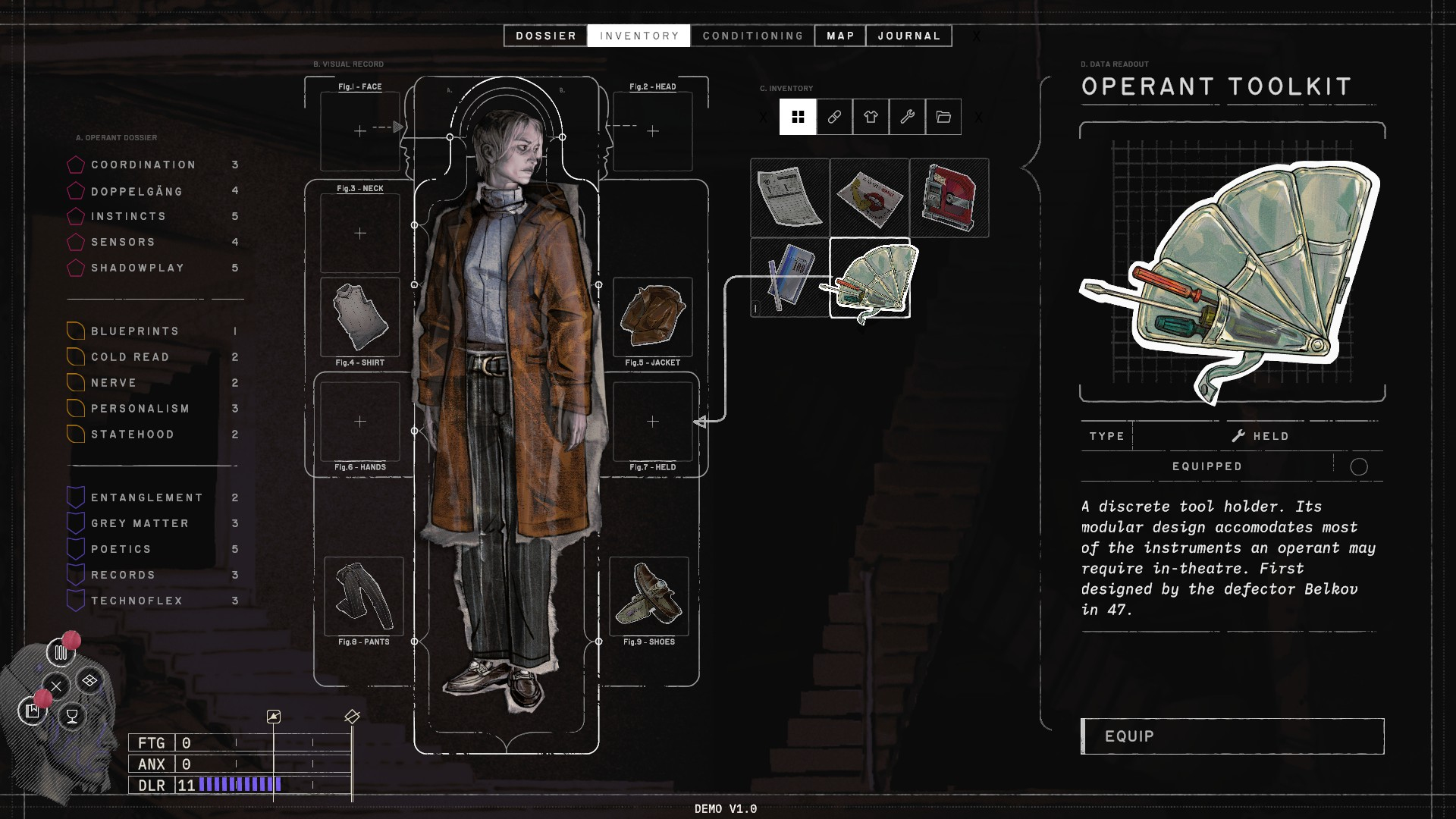Filter inventory by pill consumables
This screenshot has width=1456, height=819.
pyautogui.click(x=834, y=117)
